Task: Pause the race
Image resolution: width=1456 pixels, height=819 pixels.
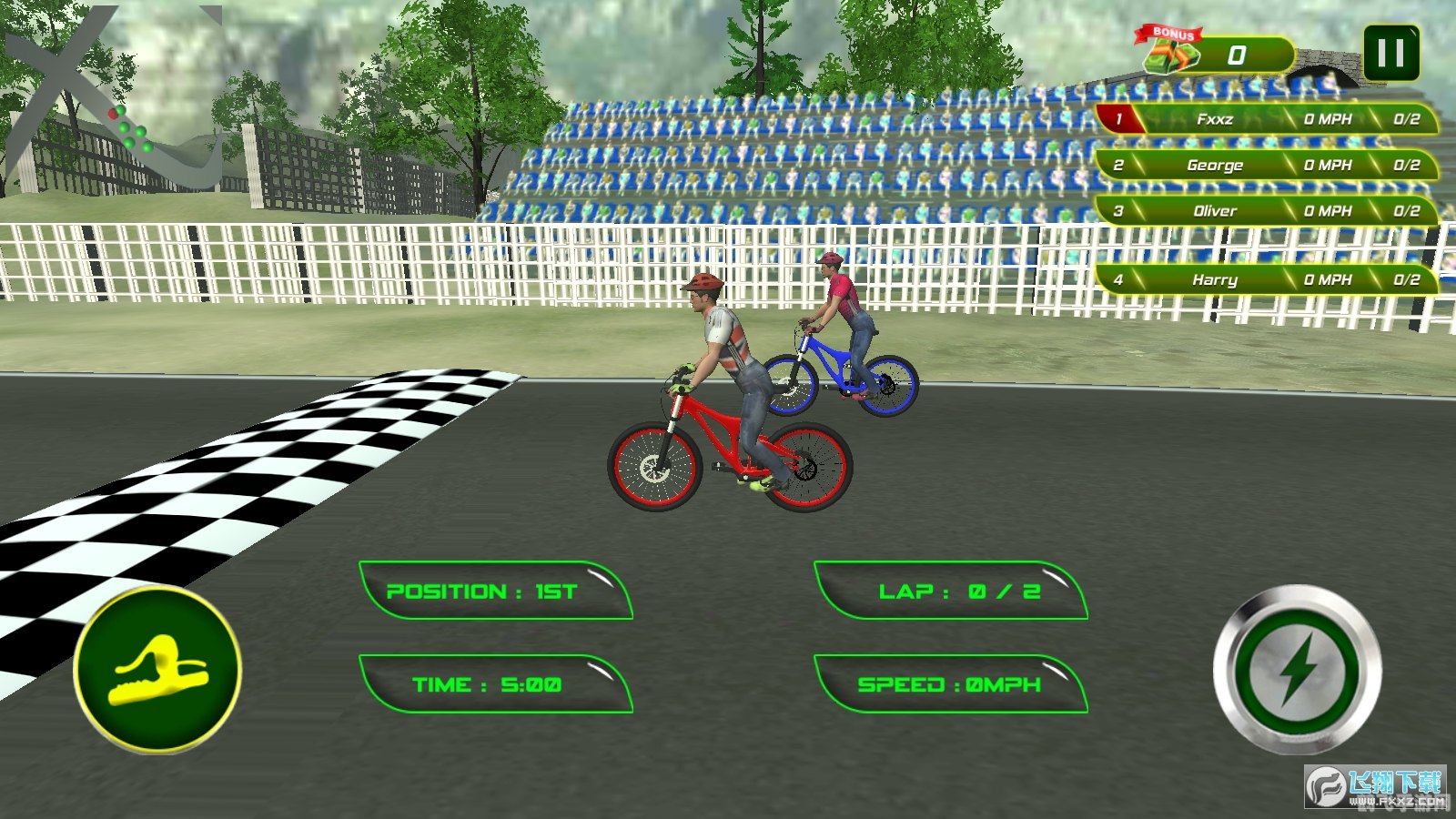Action: click(1390, 54)
